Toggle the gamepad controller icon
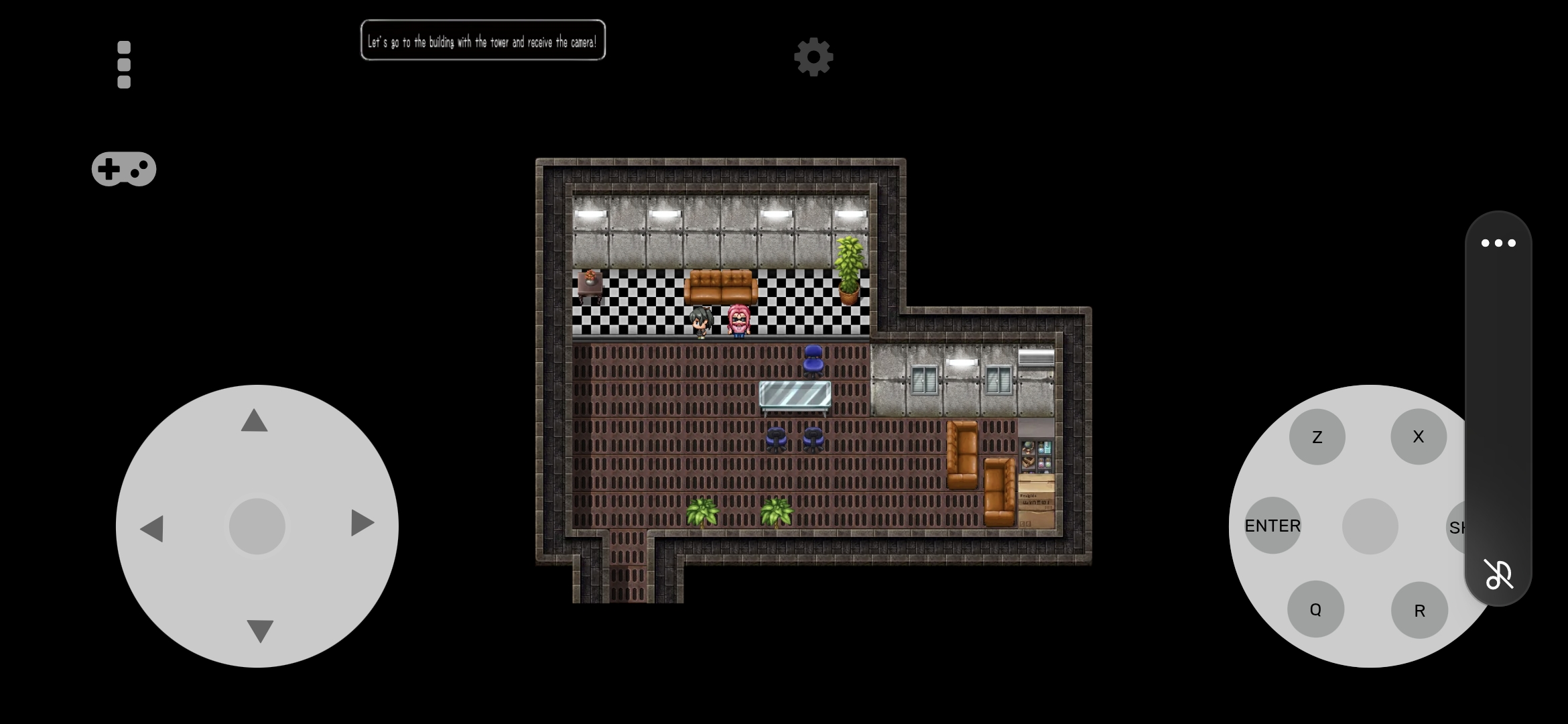 tap(124, 169)
